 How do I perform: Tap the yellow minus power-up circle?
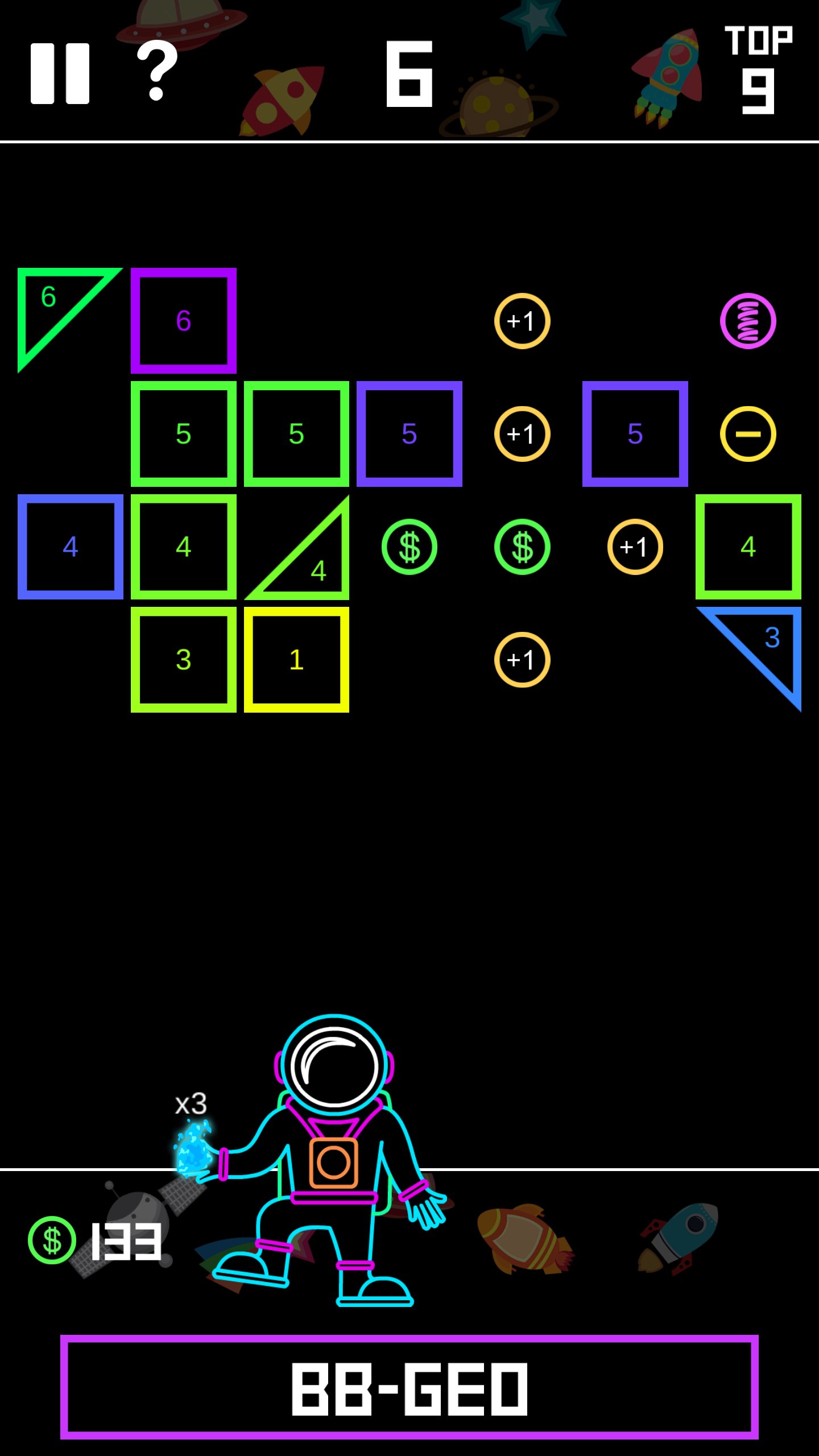[748, 433]
